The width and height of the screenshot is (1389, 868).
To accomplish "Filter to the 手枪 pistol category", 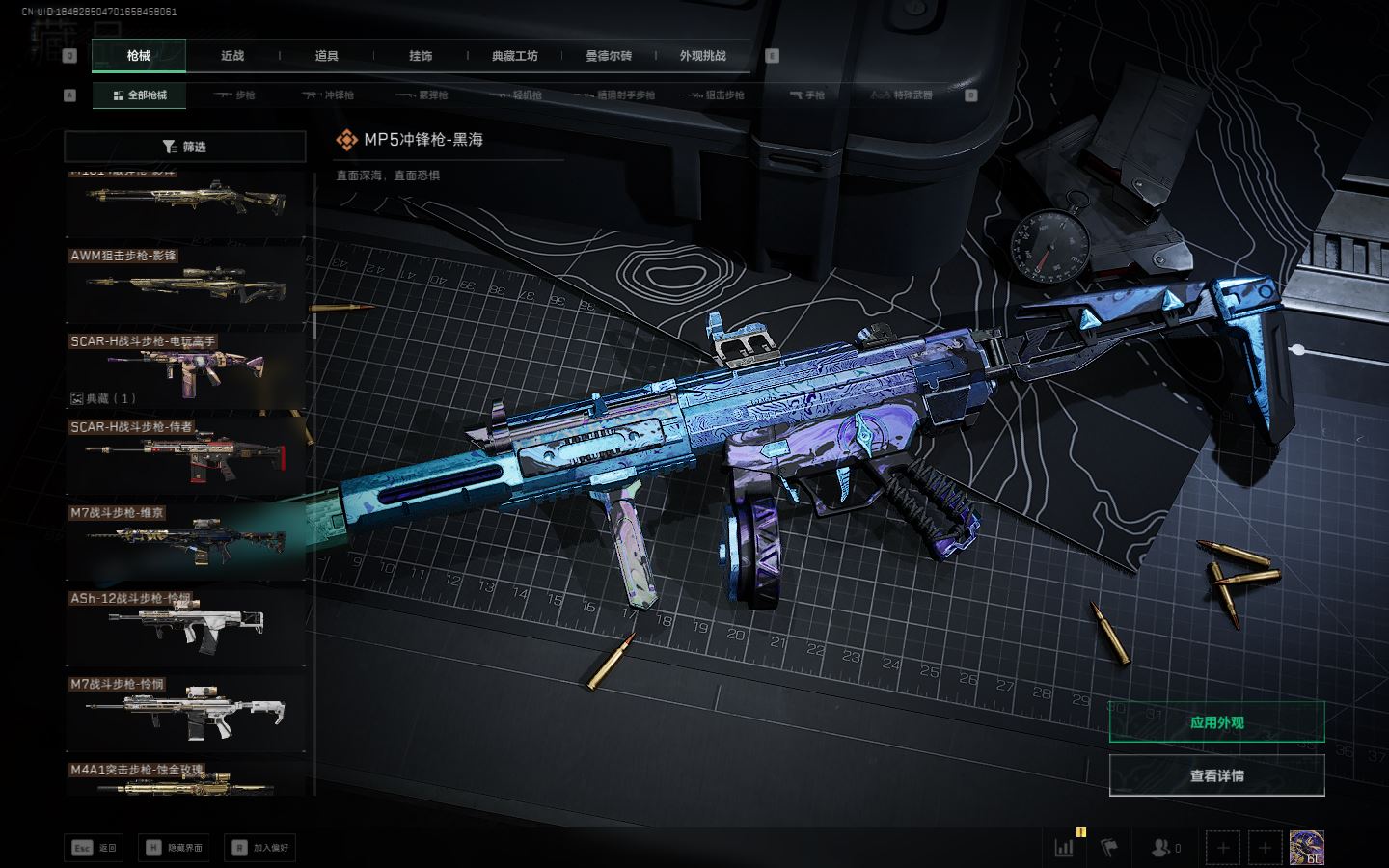I will [807, 95].
